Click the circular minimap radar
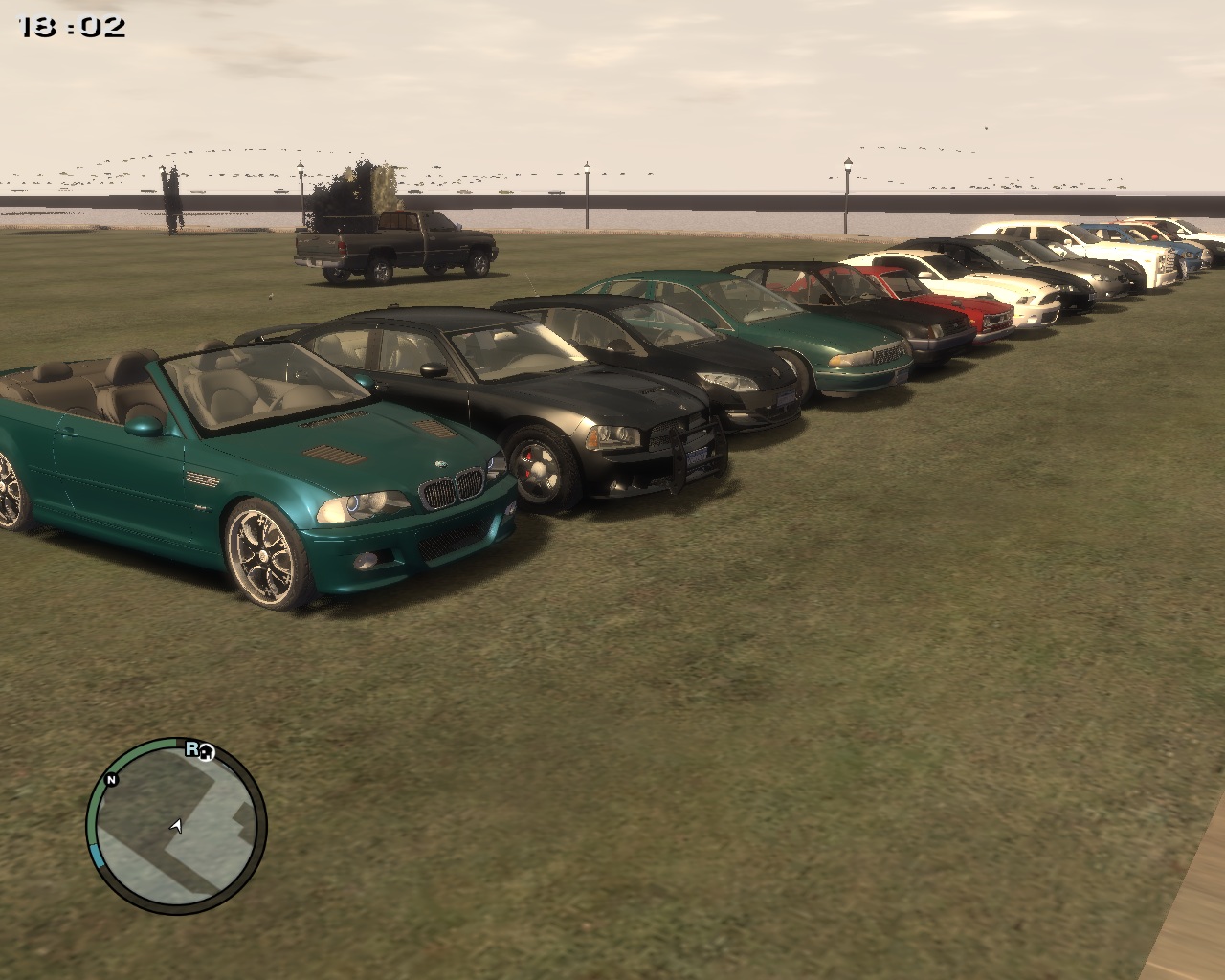 coord(176,825)
